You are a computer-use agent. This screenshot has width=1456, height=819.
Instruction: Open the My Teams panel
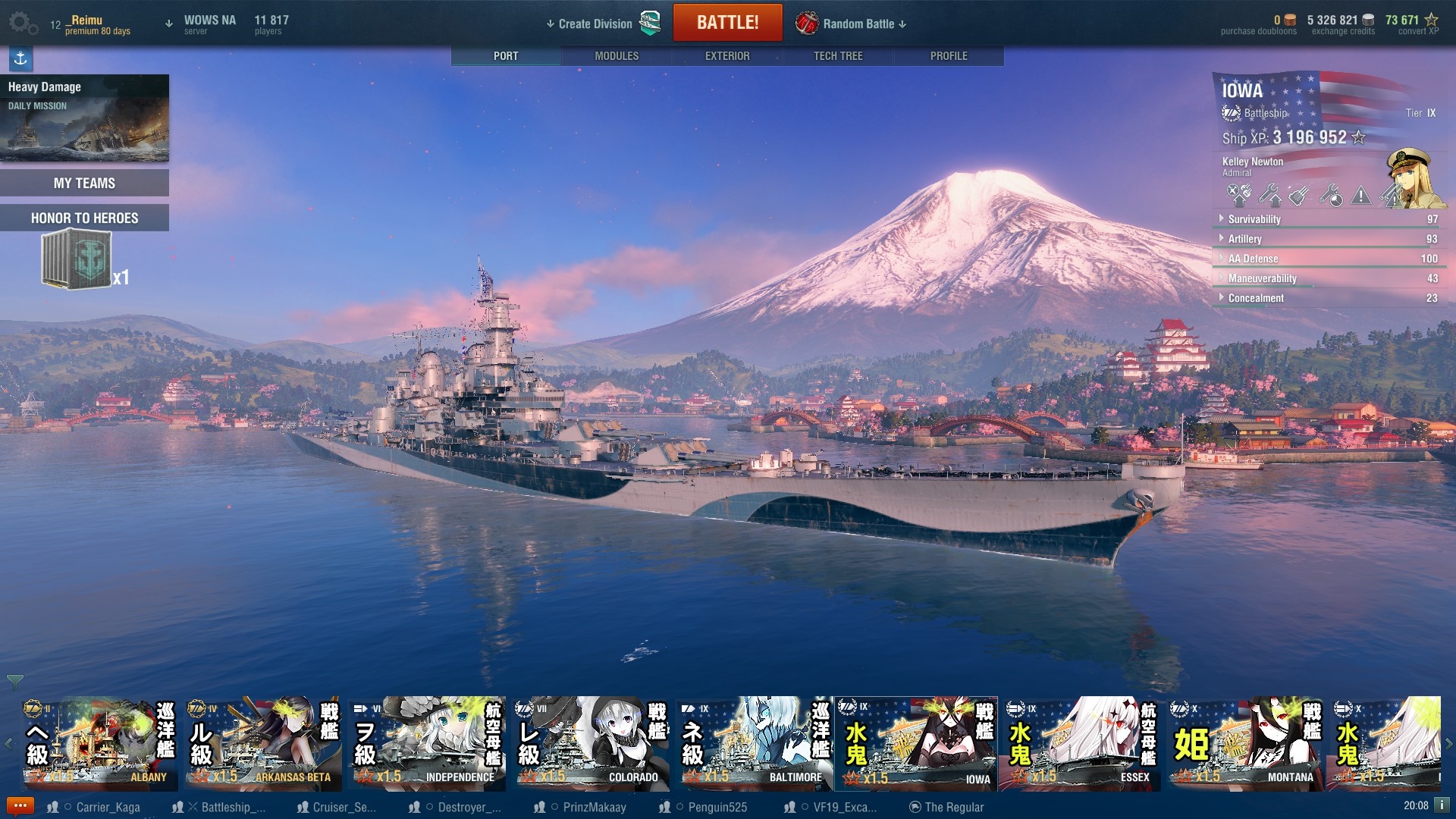[84, 183]
